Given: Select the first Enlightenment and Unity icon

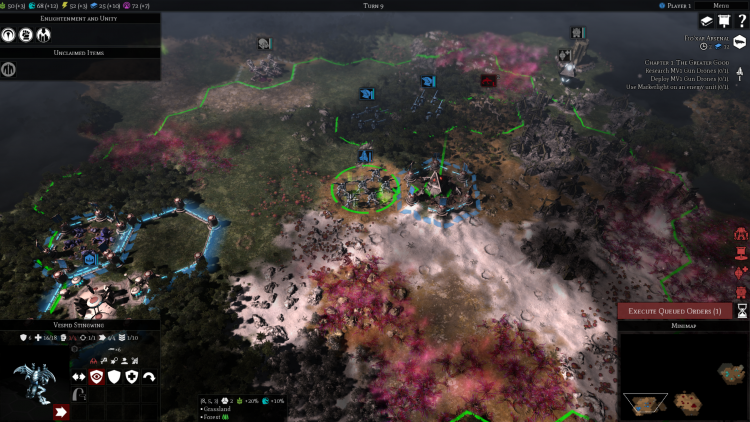Looking at the screenshot, I should [10, 34].
